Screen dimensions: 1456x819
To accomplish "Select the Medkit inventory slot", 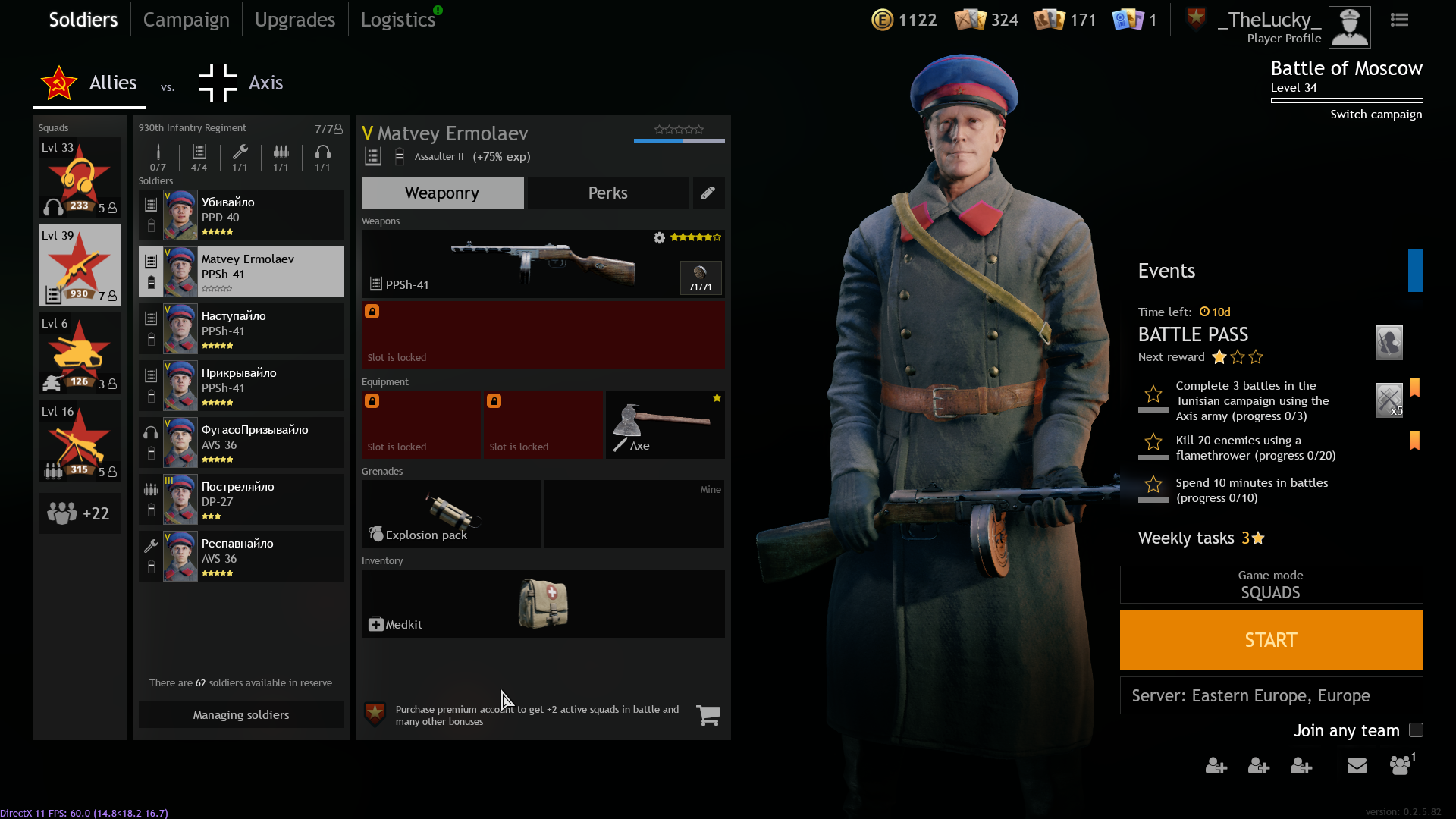I will tap(542, 604).
